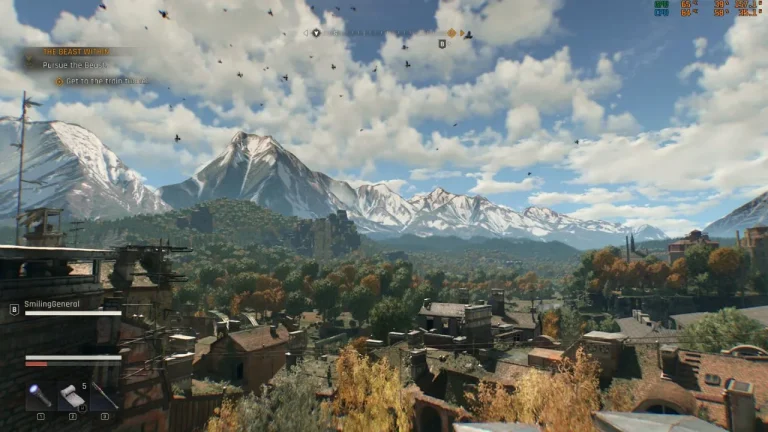Open The Beast Within quest tracker

74,51
